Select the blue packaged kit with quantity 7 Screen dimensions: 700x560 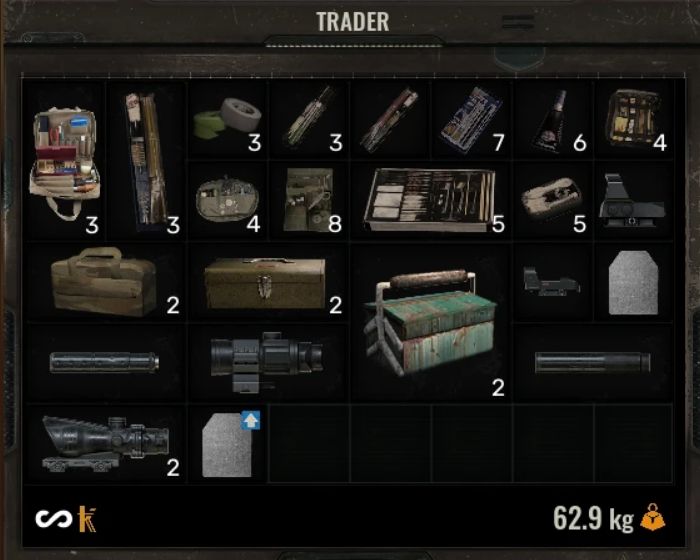pyautogui.click(x=470, y=119)
